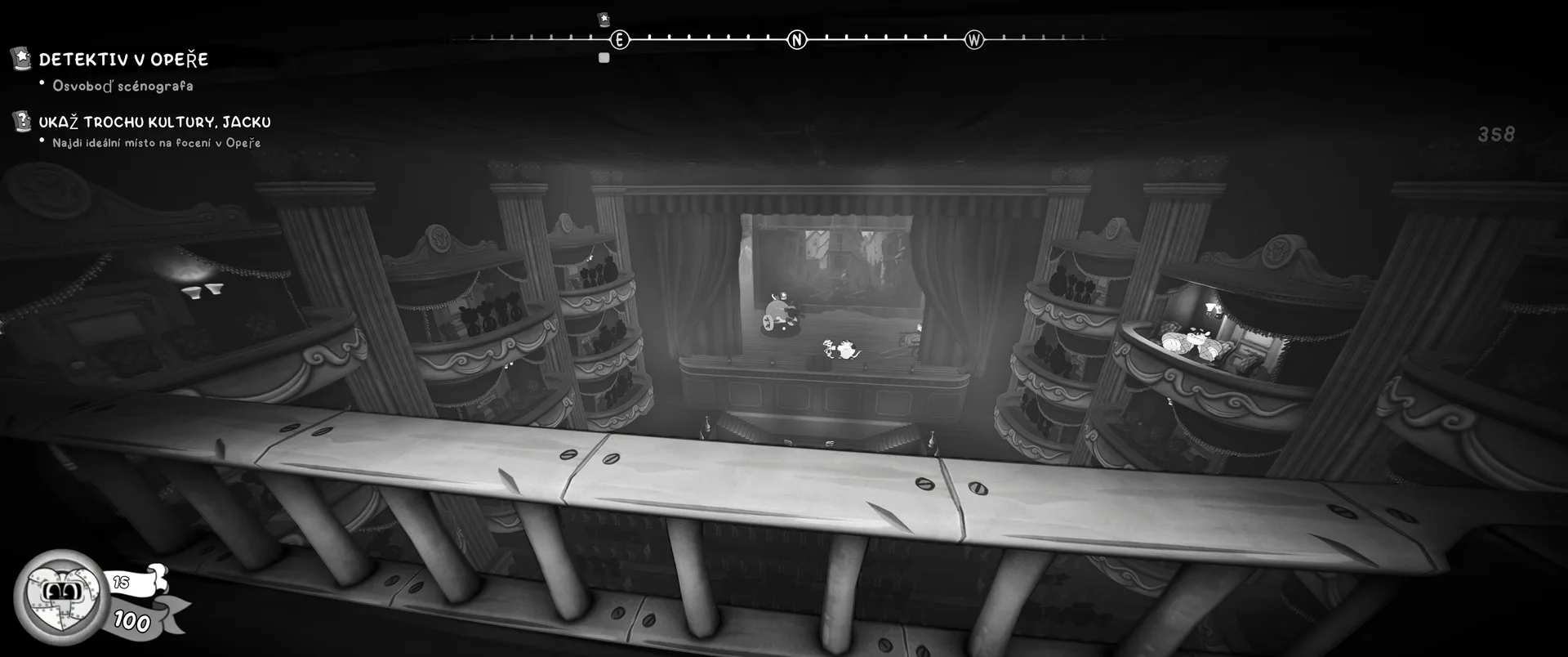
Task: Select the Detektiv v Opeře quest tracker
Action: 123,60
